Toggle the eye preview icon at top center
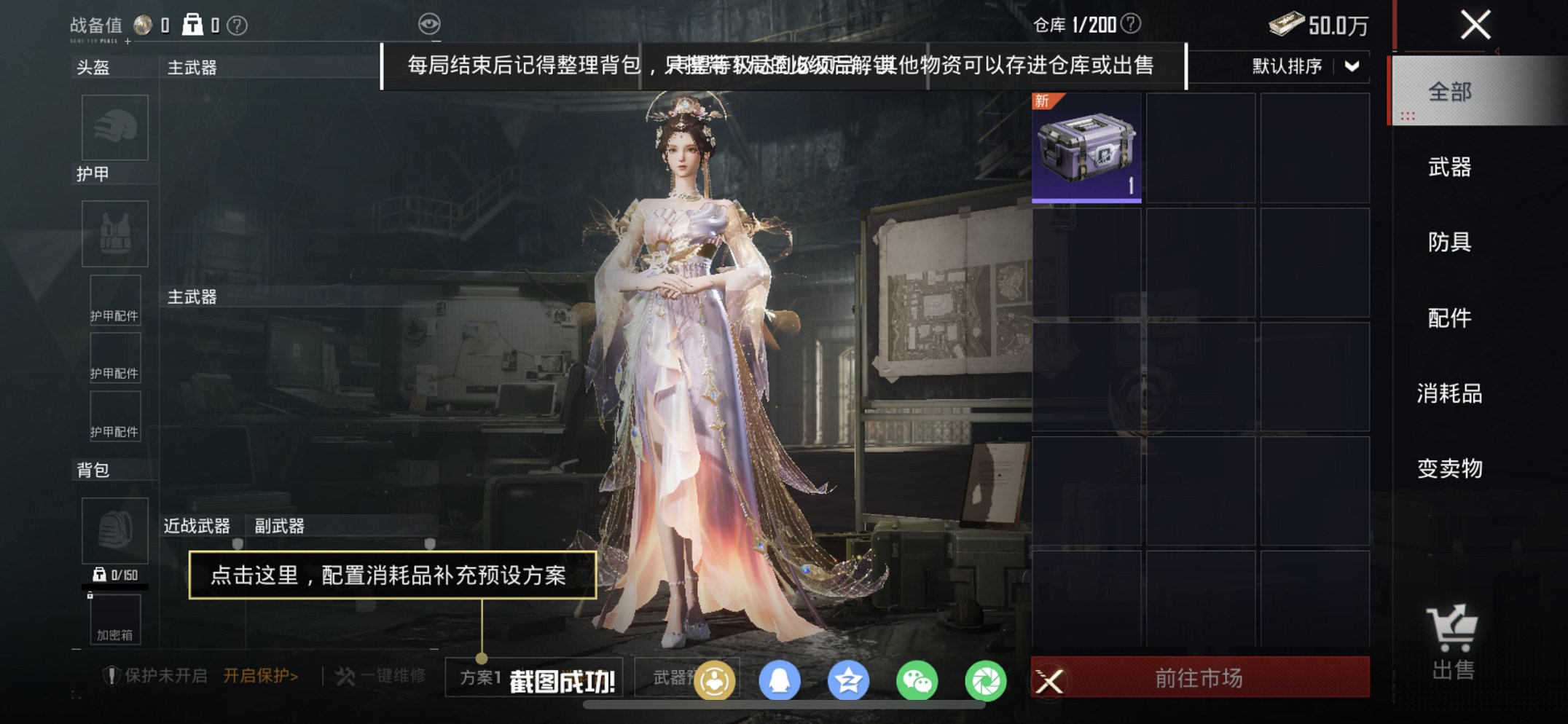Screen dimensions: 1568x724 click(431, 23)
